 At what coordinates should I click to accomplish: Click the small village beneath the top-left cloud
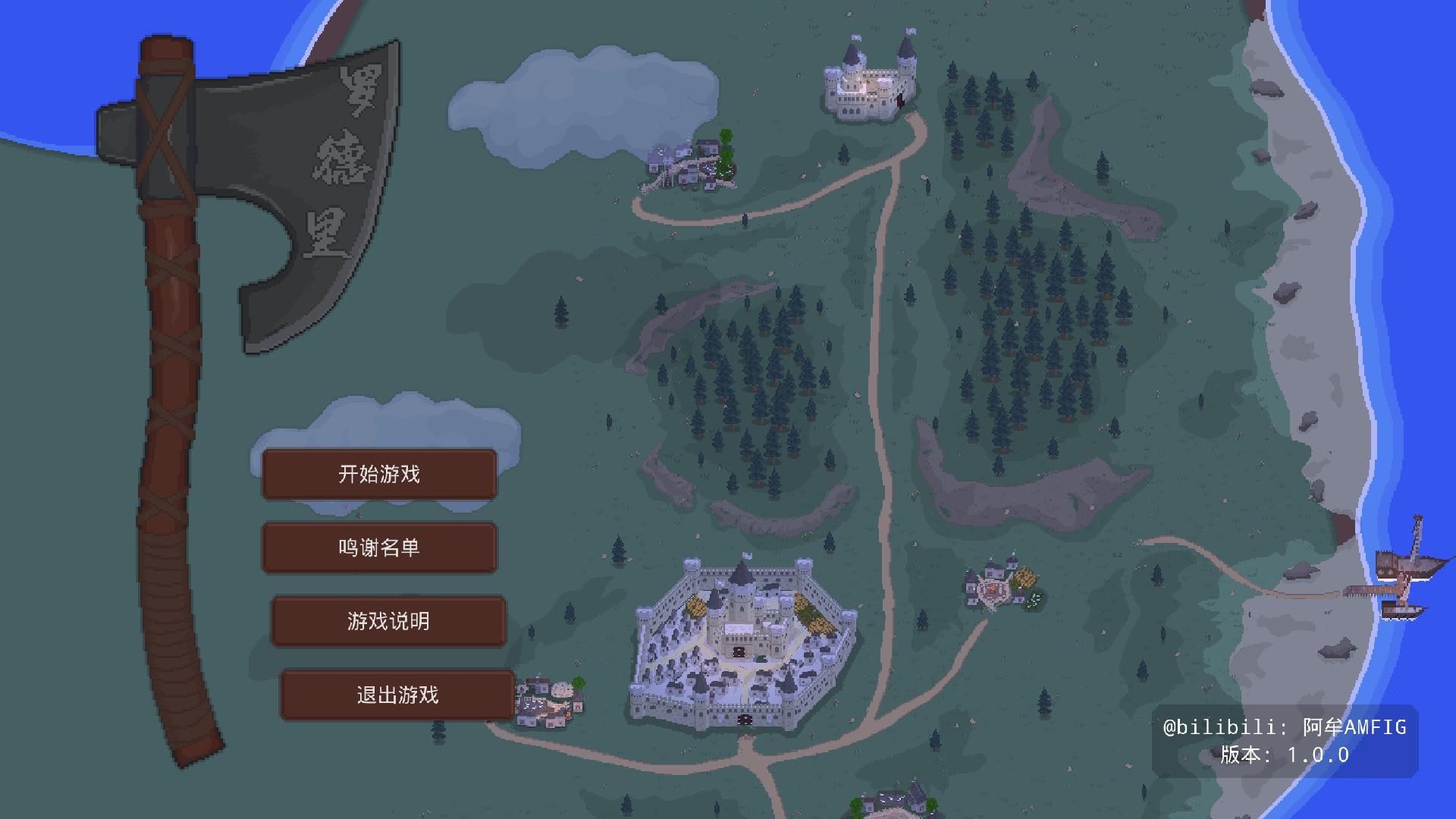pyautogui.click(x=686, y=163)
